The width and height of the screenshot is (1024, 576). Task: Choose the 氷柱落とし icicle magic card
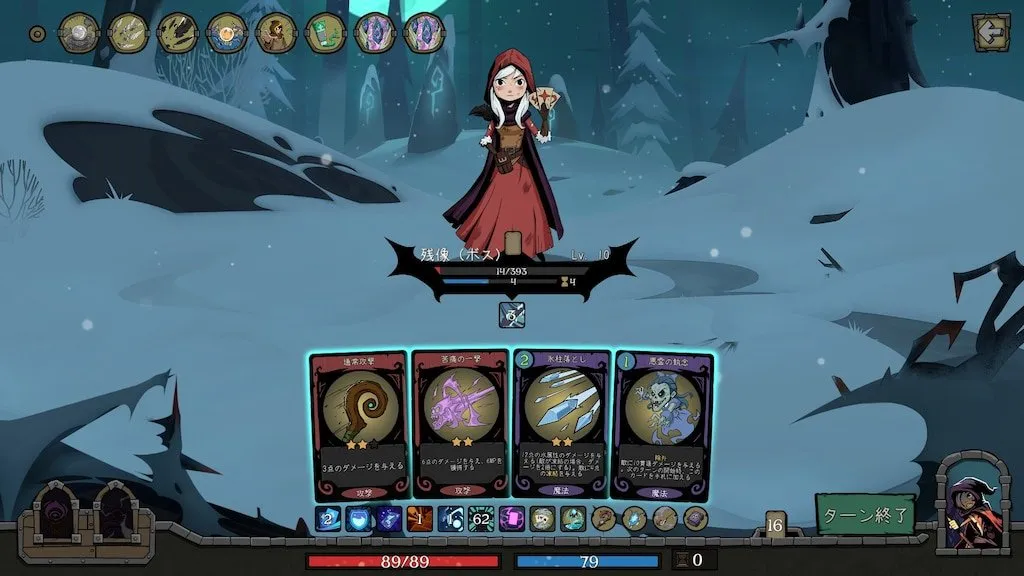click(x=561, y=424)
